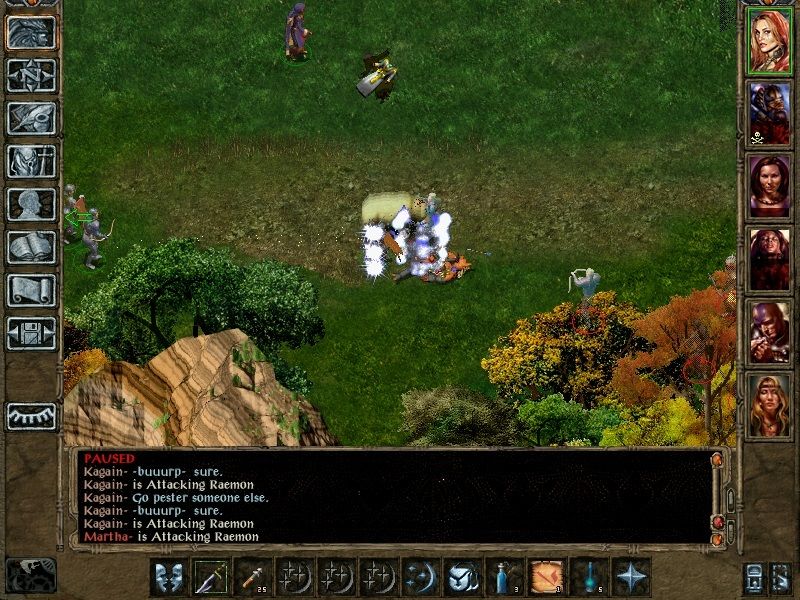This screenshot has height=600, width=800.
Task: Return to the game view with the top sidebar button
Action: pos(31,32)
